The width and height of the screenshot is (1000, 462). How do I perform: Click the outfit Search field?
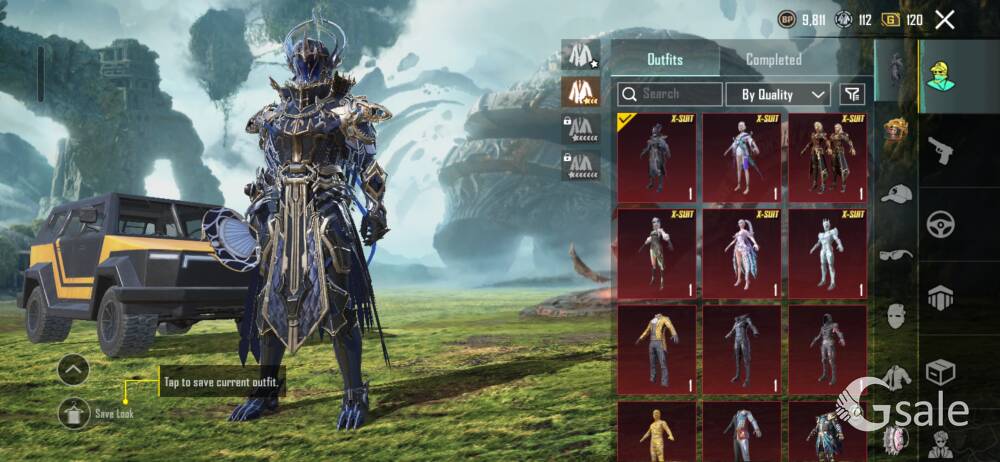click(670, 94)
